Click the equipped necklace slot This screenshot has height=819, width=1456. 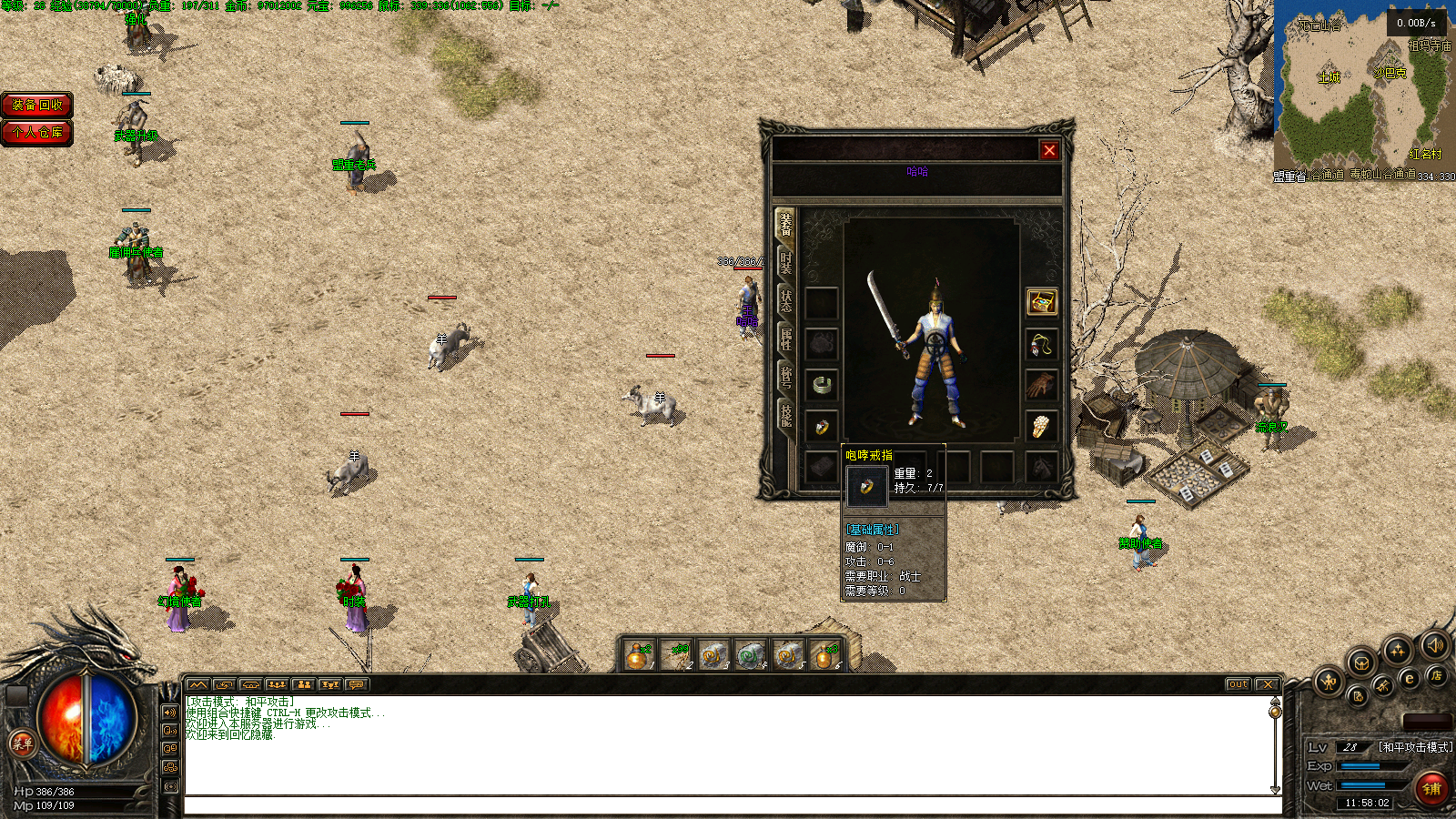[x=1041, y=344]
